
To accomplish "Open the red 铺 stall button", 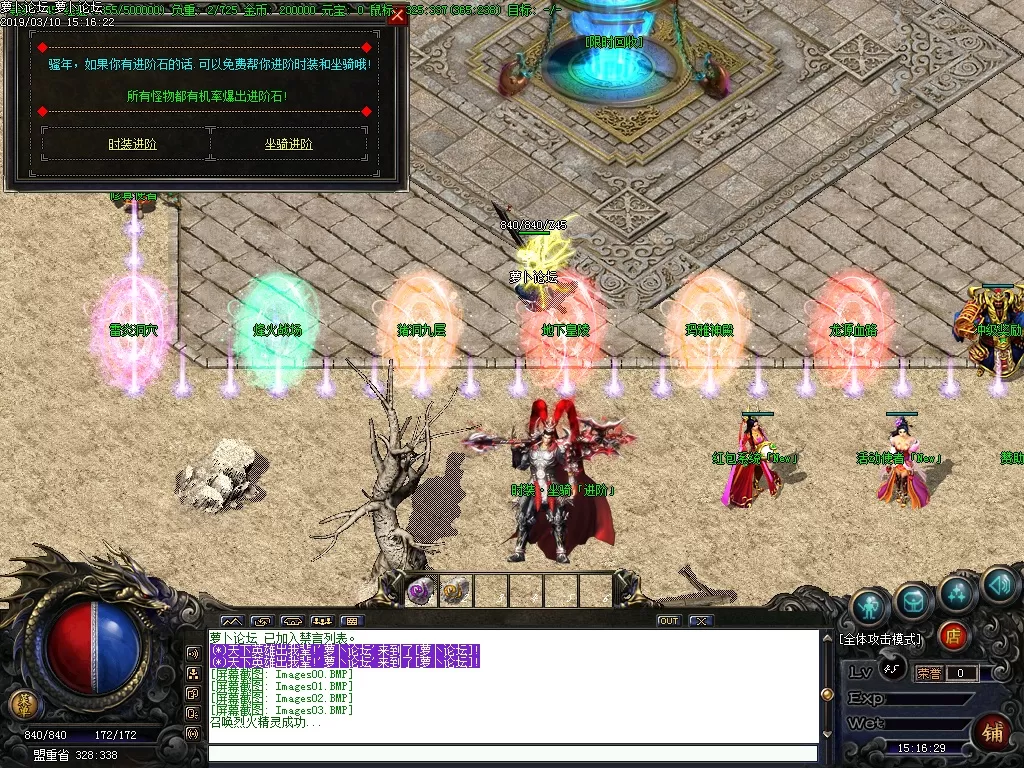I will 990,731.
